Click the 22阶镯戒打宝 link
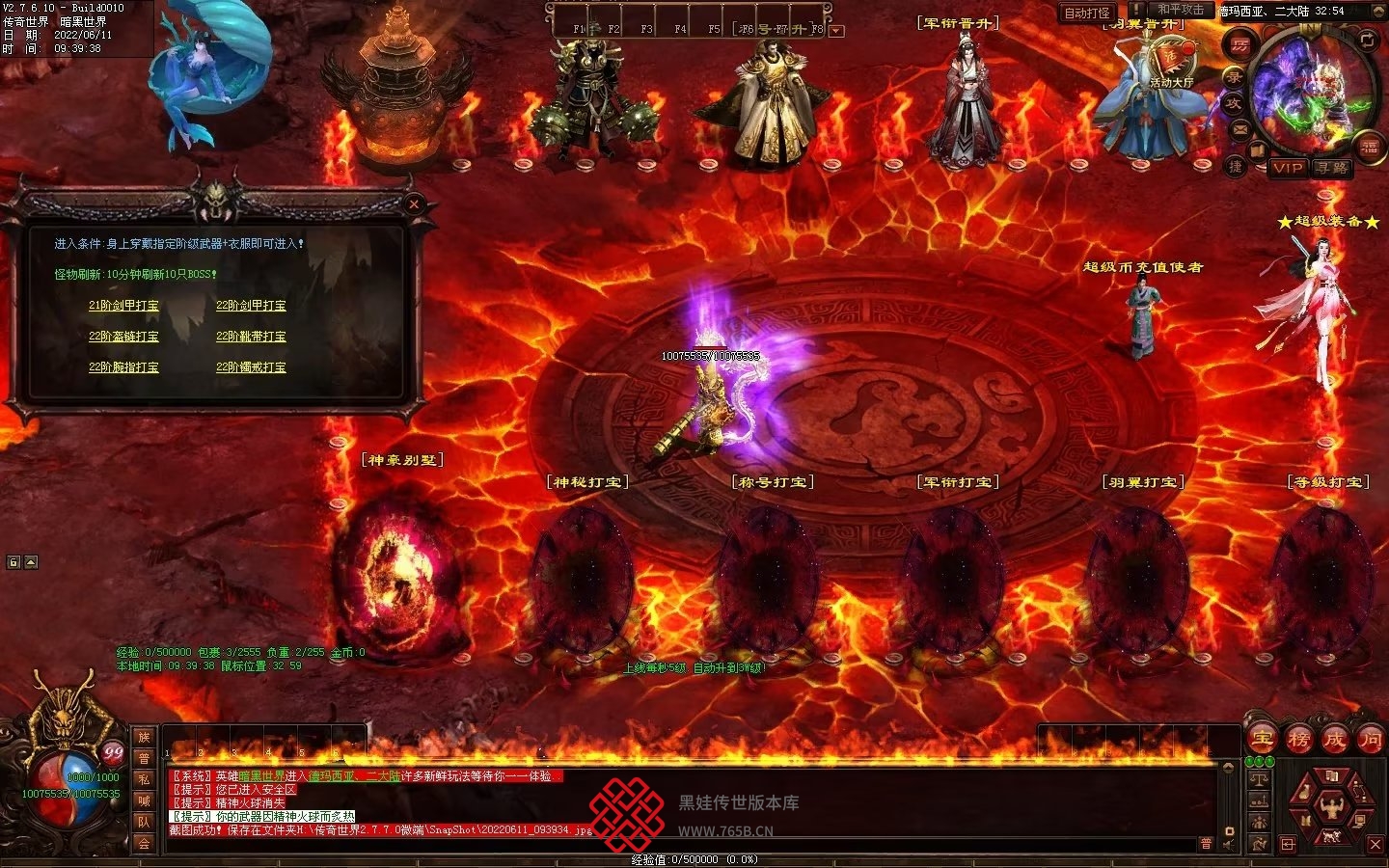Viewport: 1389px width, 868px height. [251, 367]
